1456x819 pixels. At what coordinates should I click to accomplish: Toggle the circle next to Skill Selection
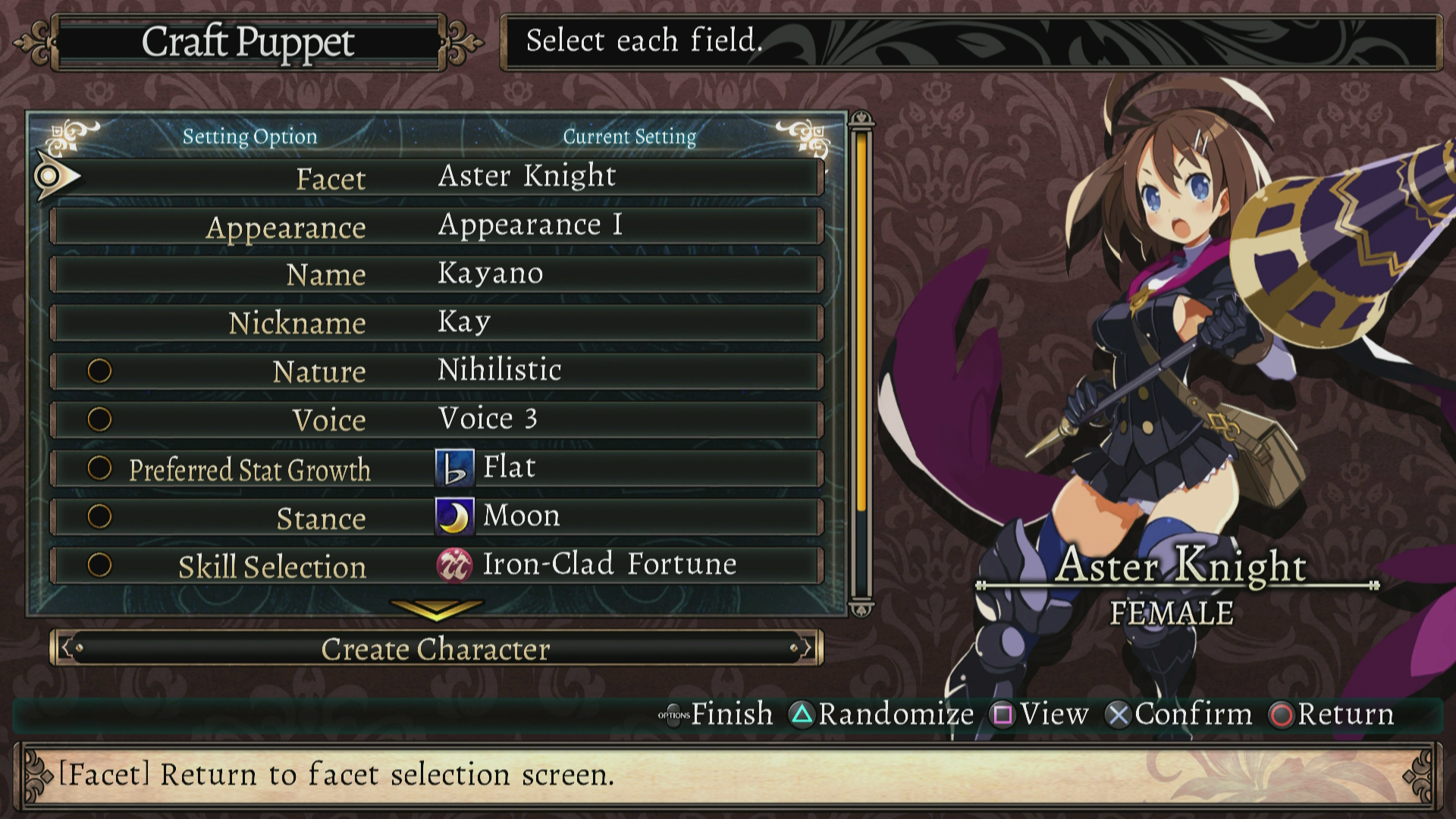click(x=99, y=565)
